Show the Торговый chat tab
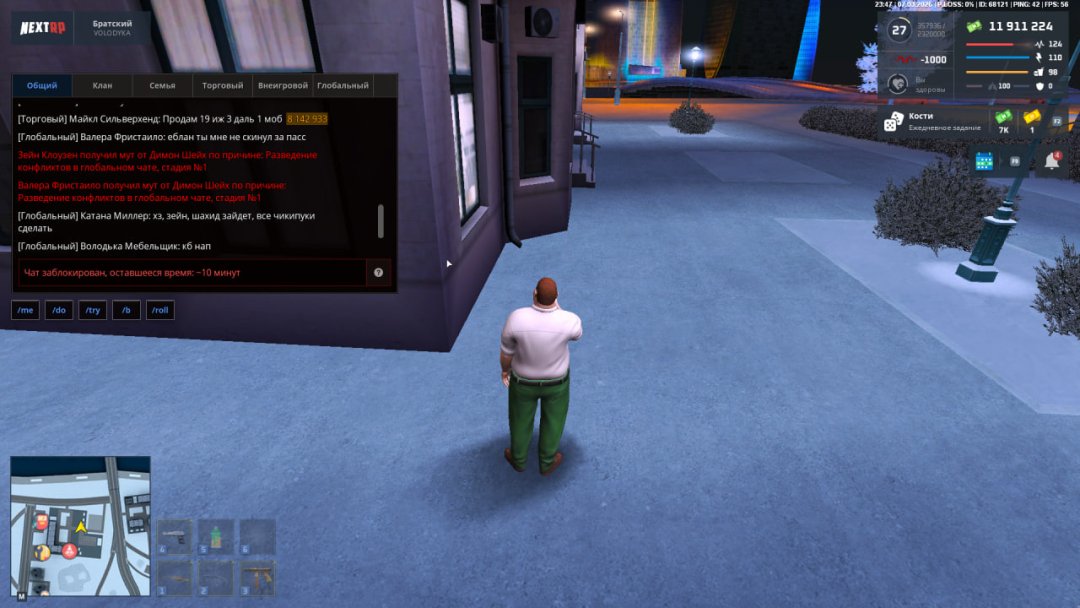The image size is (1080, 608). click(x=222, y=86)
